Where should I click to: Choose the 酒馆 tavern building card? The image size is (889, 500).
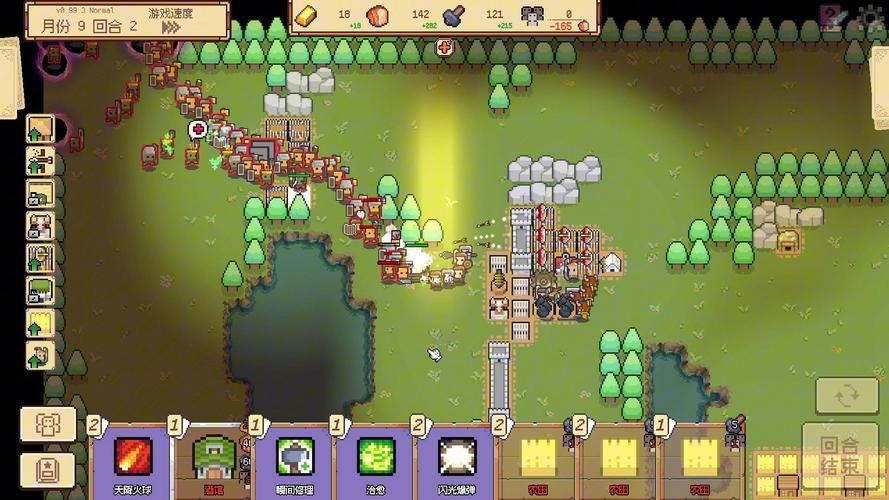point(212,458)
